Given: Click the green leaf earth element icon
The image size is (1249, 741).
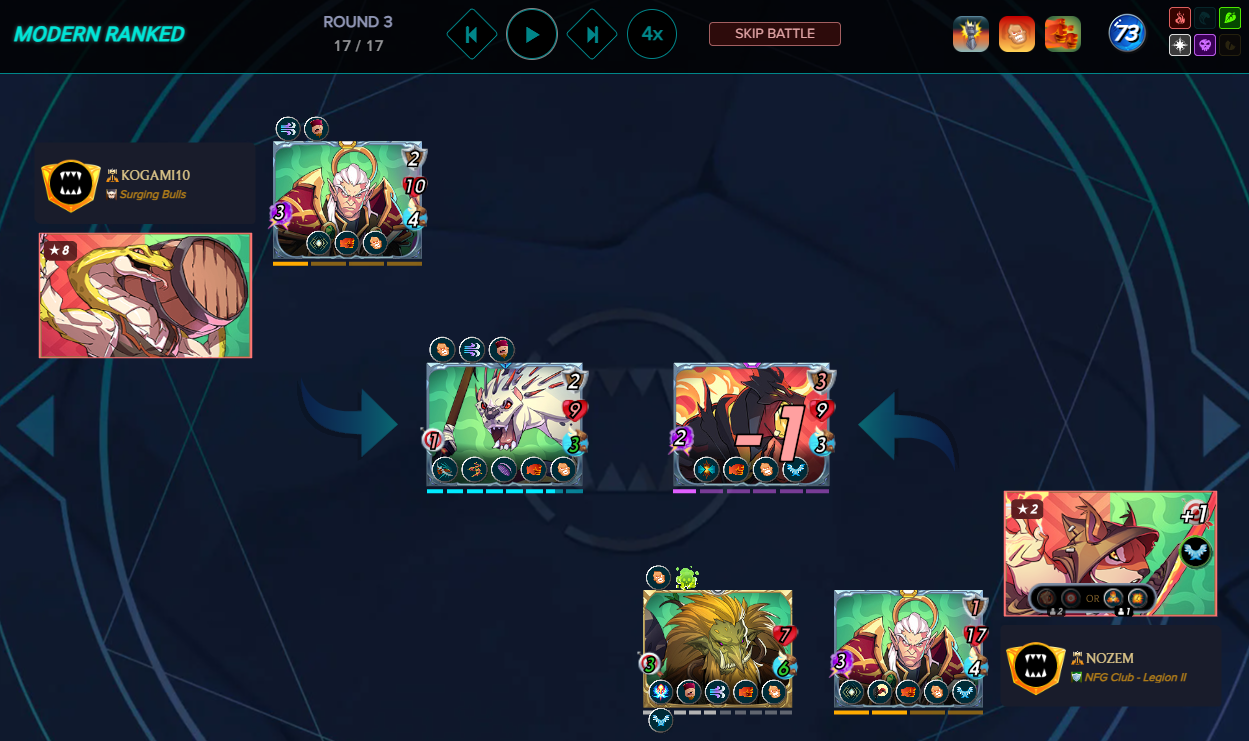Looking at the screenshot, I should 1229,18.
